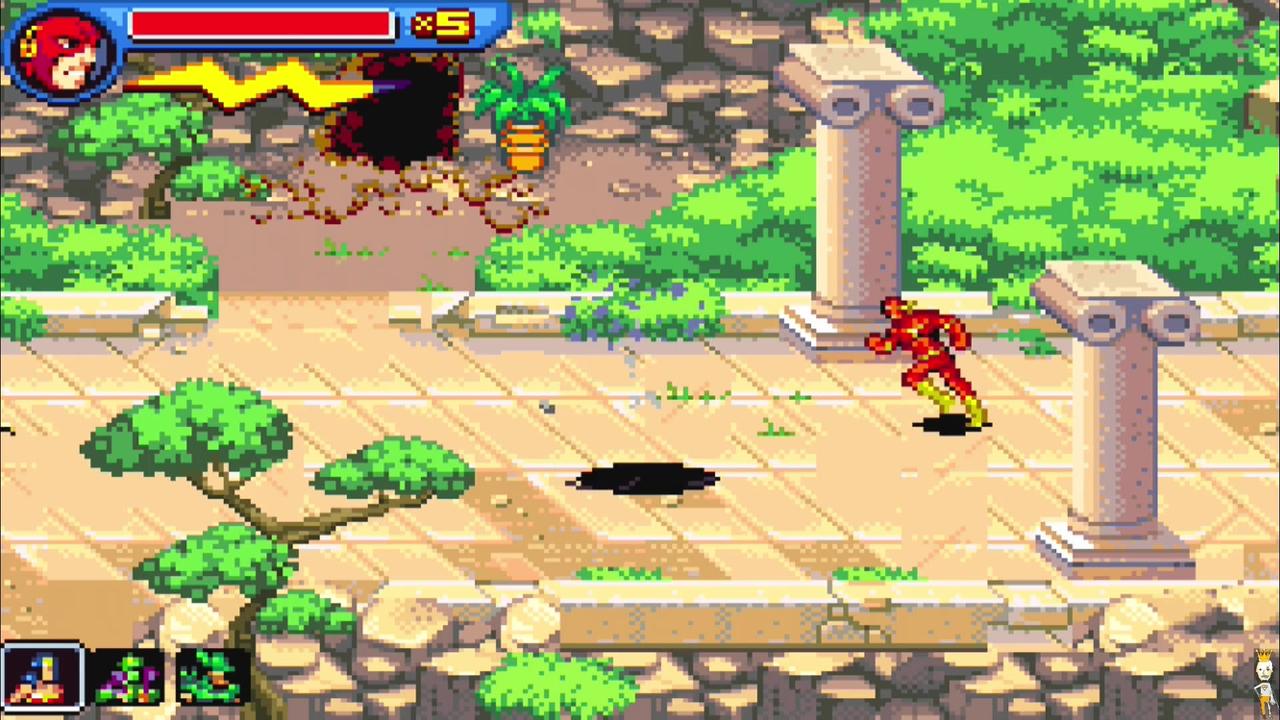This screenshot has height=720, width=1280.
Task: Click the potted plant near the hole
Action: coord(523,125)
